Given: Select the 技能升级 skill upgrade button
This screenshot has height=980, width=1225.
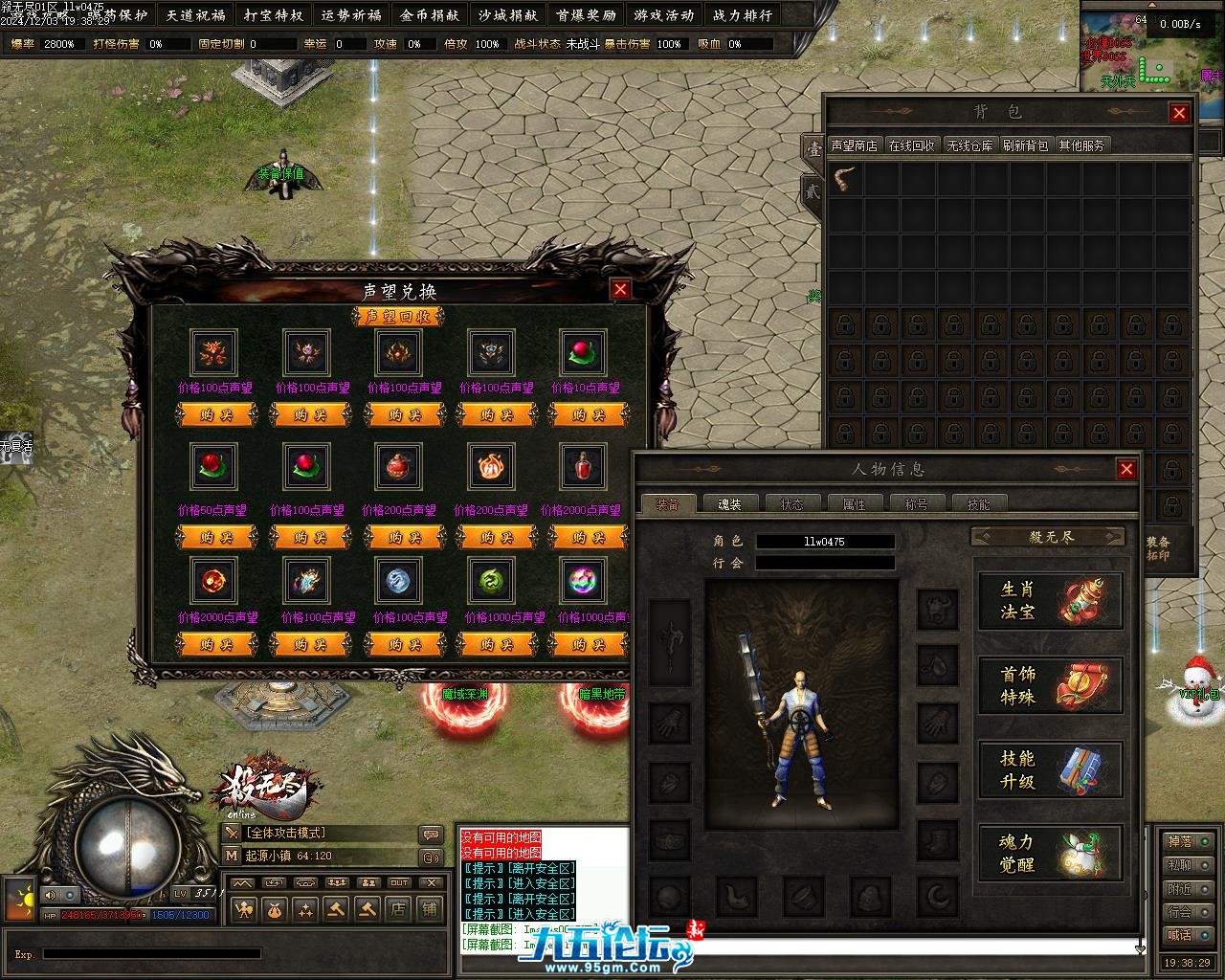Looking at the screenshot, I should (1050, 769).
